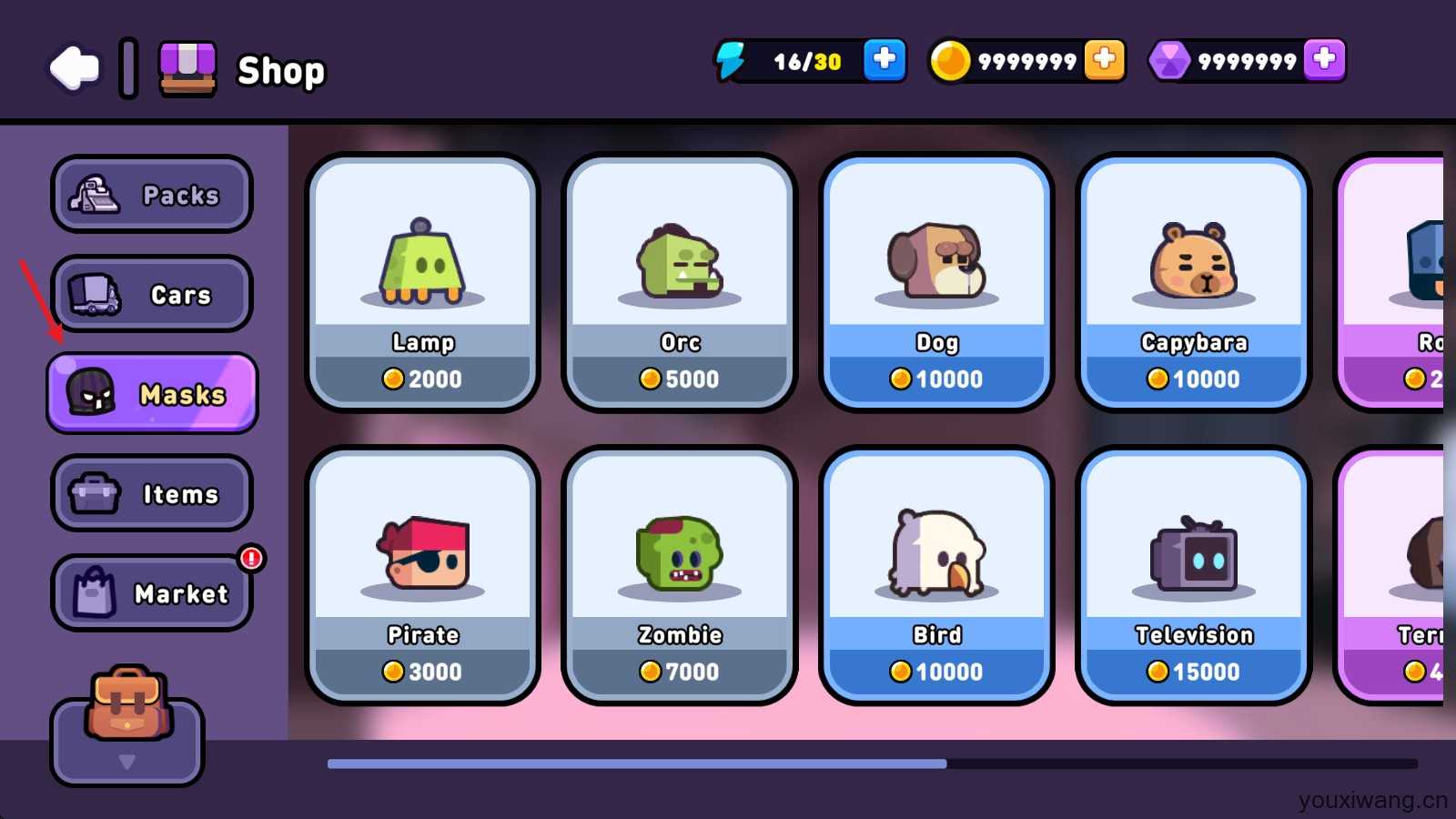The height and width of the screenshot is (819, 1456).
Task: Click the horizontal shop scrollbar
Action: click(637, 763)
